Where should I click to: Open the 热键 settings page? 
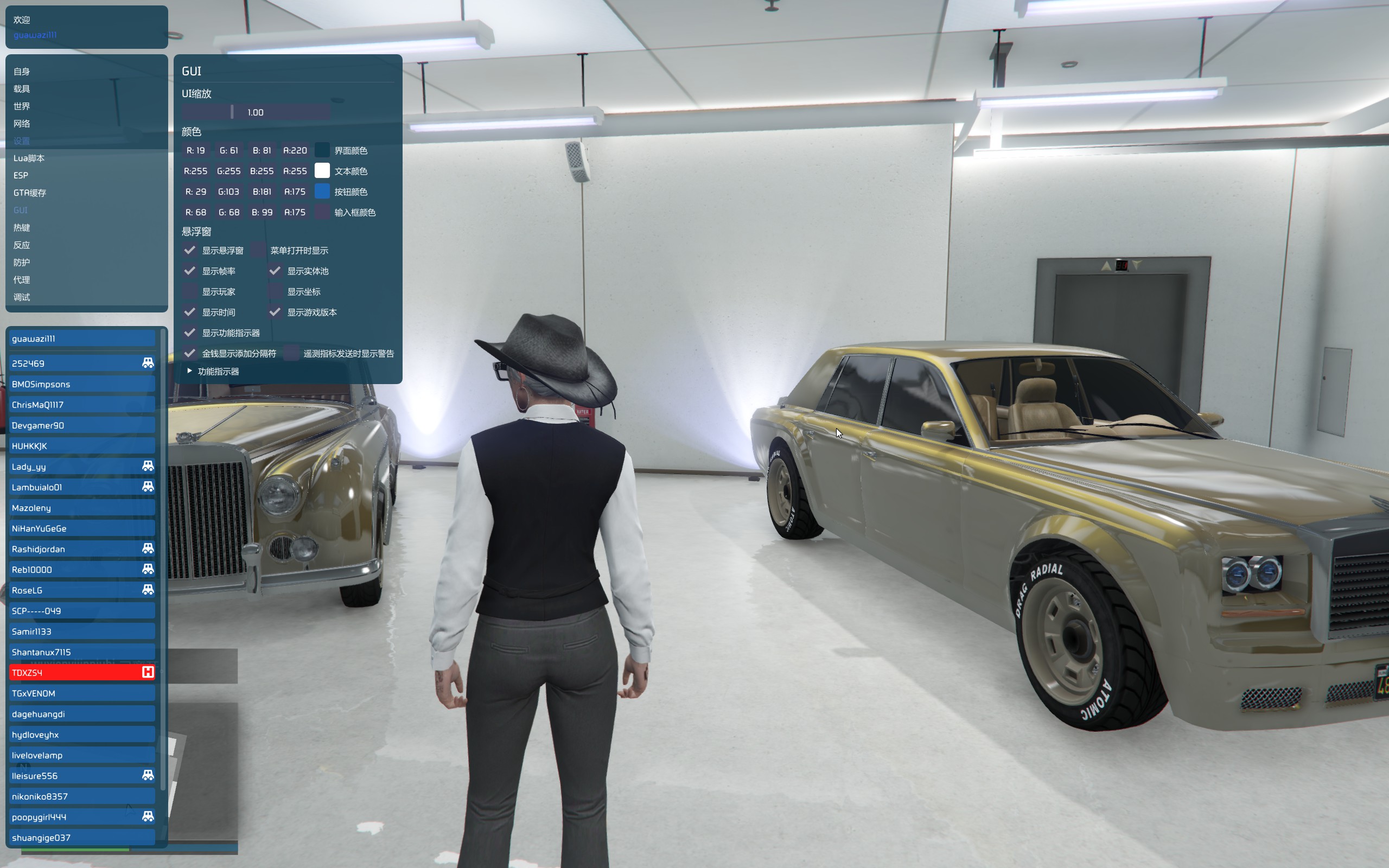pyautogui.click(x=22, y=228)
